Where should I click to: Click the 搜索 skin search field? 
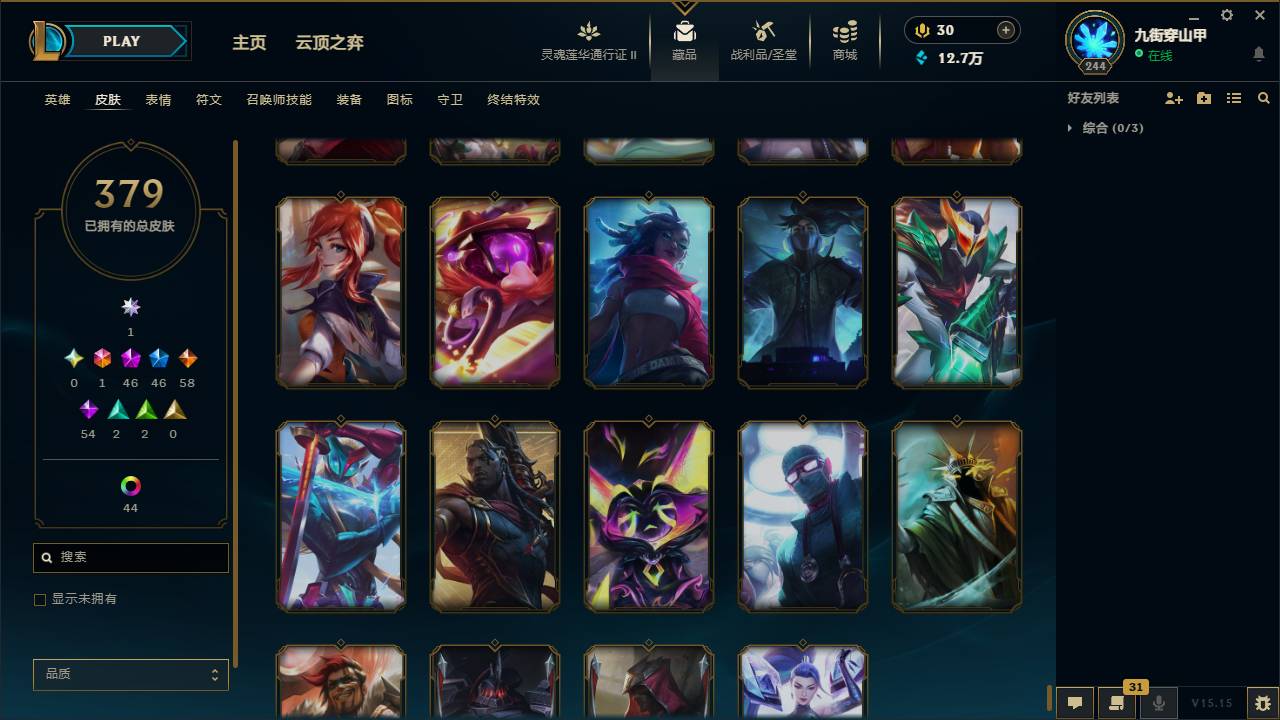click(130, 557)
